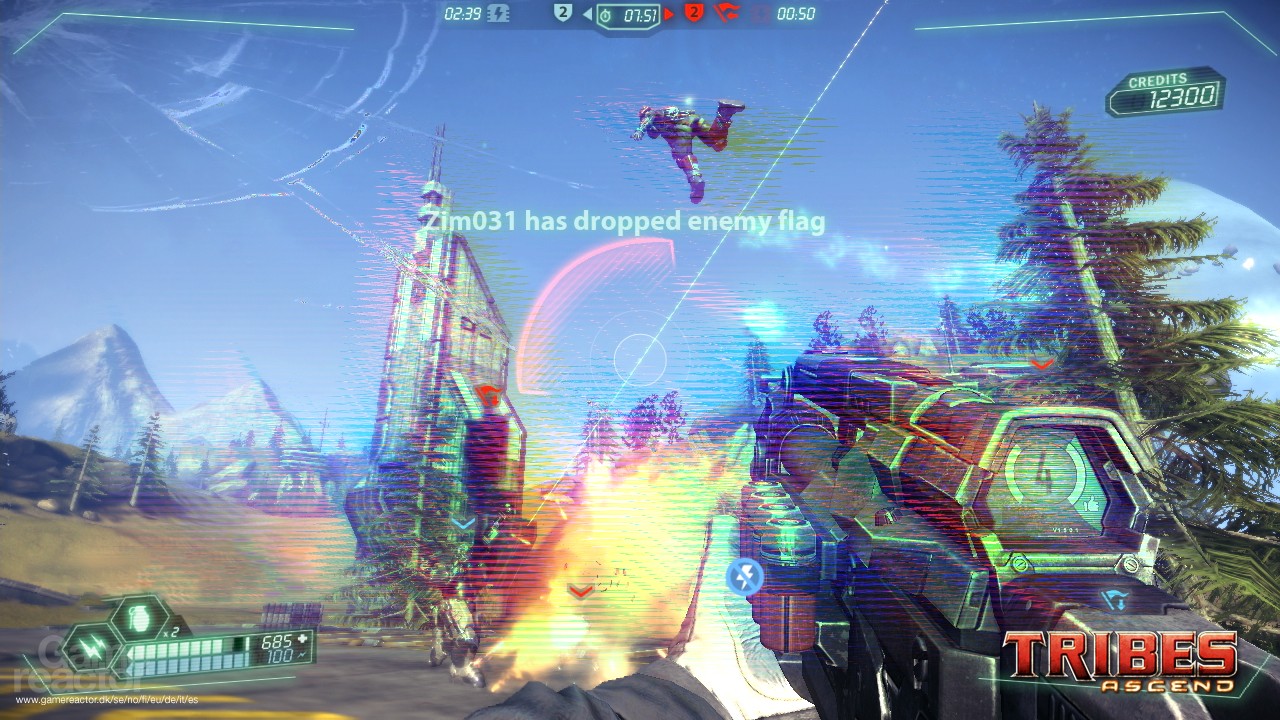The width and height of the screenshot is (1280, 720).
Task: Click the stopwatch icon inside center timer
Action: pos(606,14)
